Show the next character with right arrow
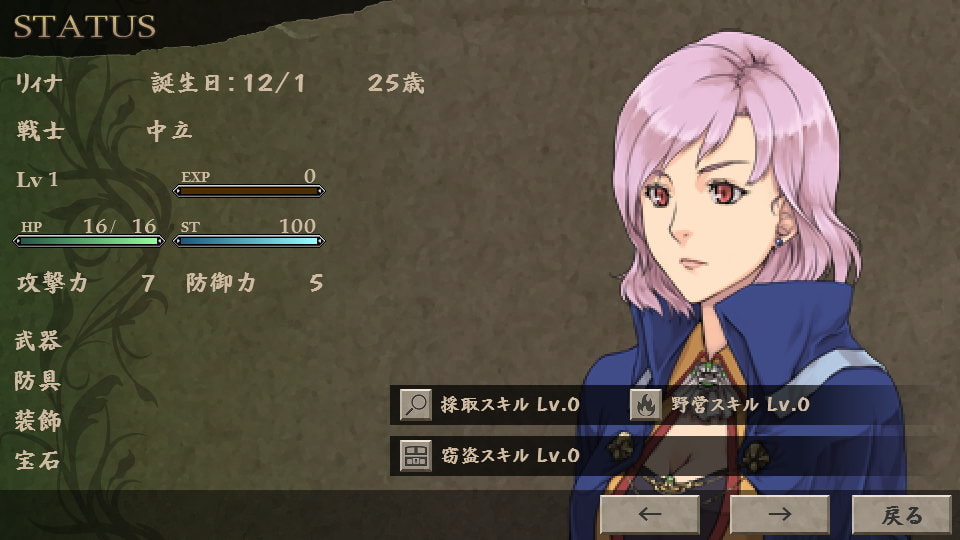 coord(779,515)
